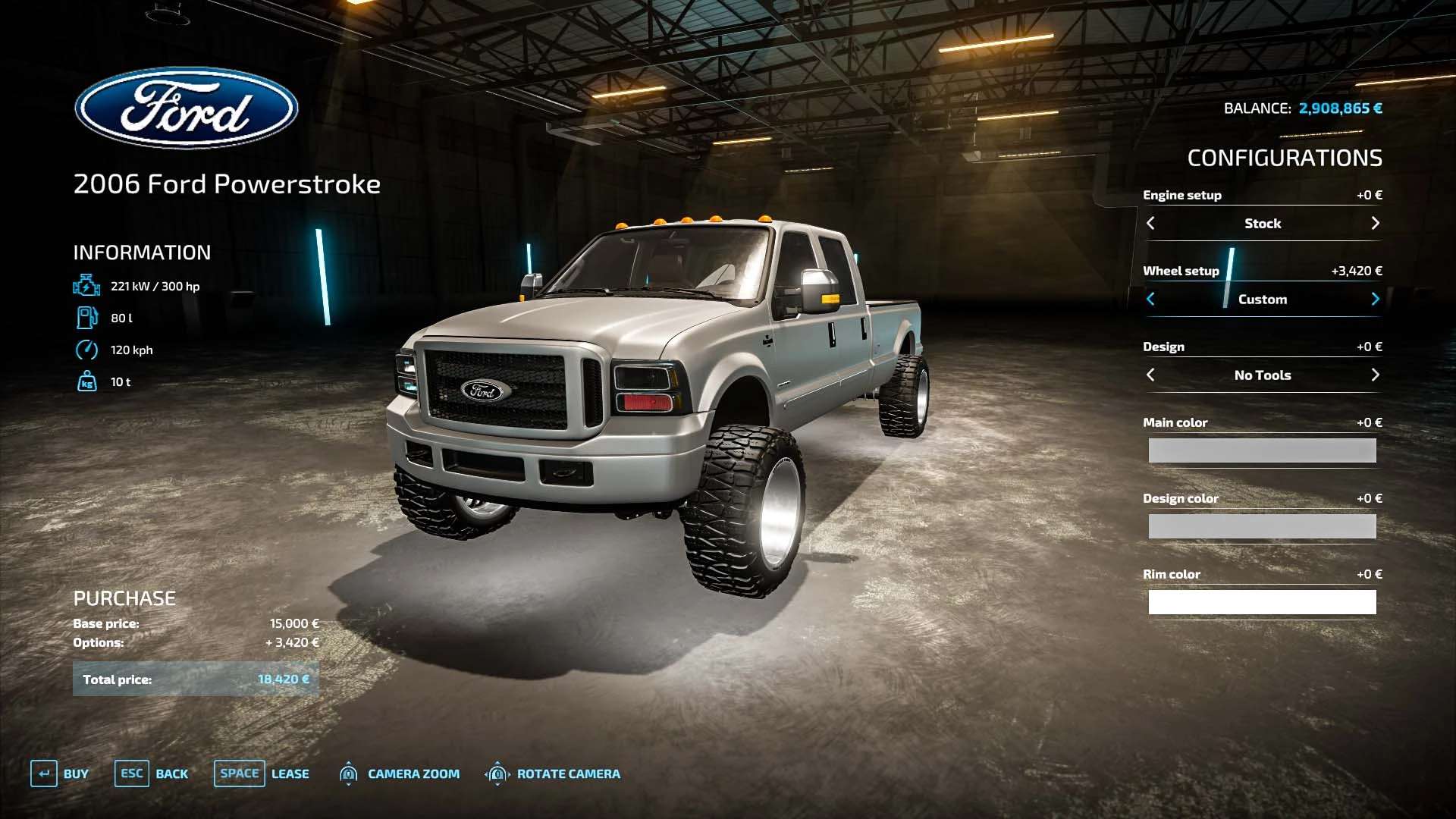Buy the 2006 Ford Powerstroke
1456x819 pixels.
(x=60, y=773)
